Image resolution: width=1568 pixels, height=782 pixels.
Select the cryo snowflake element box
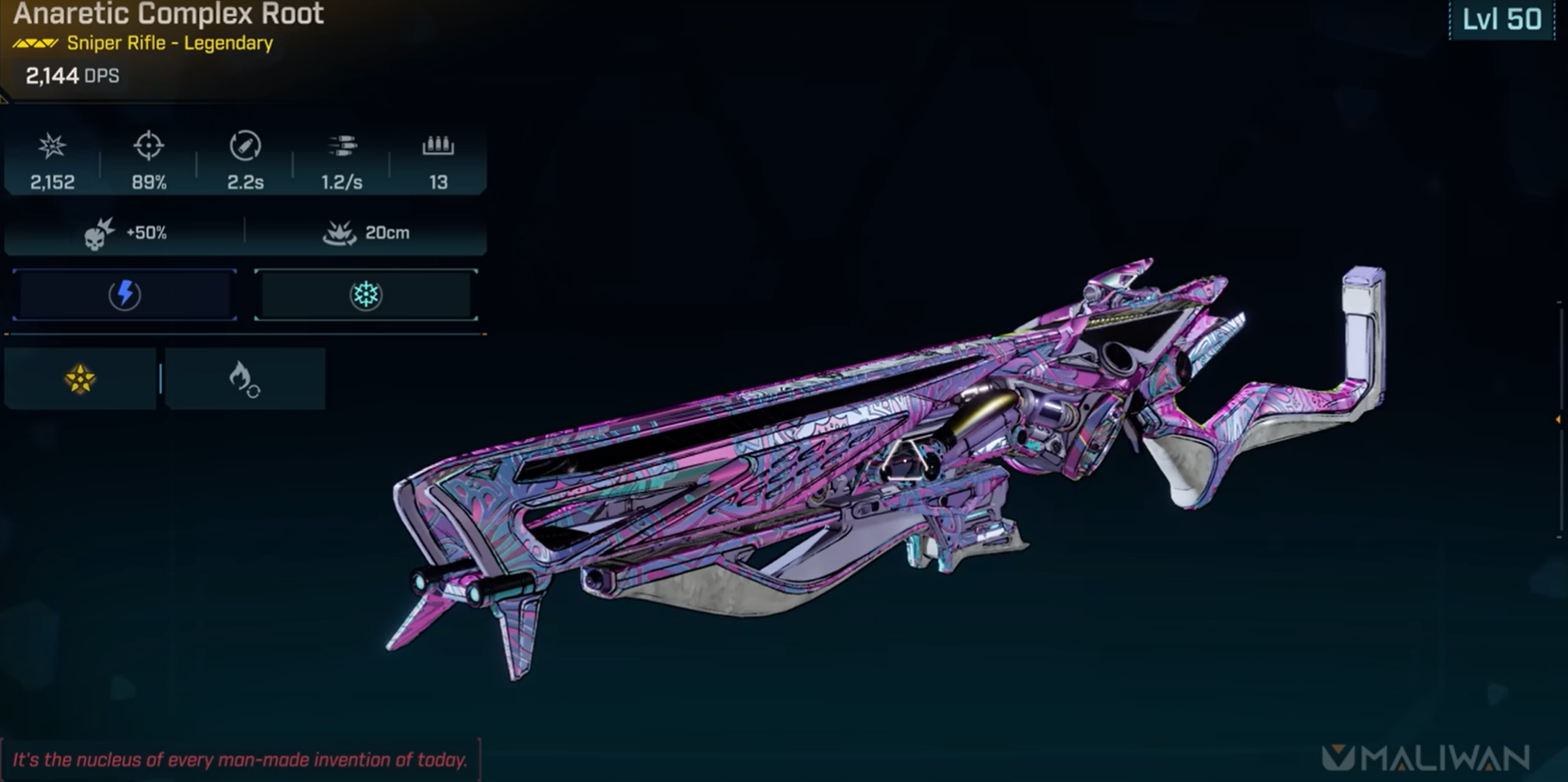coord(365,295)
